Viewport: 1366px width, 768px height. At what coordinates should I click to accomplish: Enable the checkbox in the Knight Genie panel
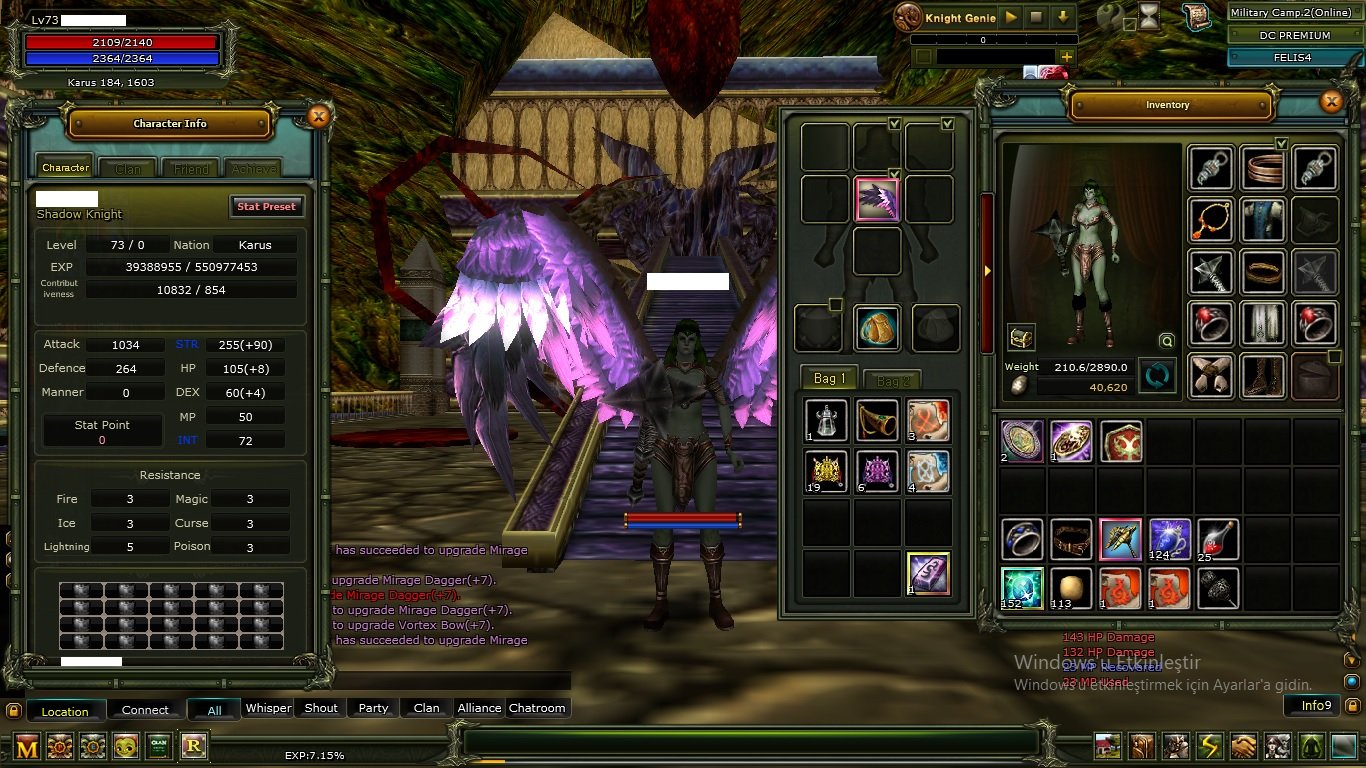click(923, 56)
